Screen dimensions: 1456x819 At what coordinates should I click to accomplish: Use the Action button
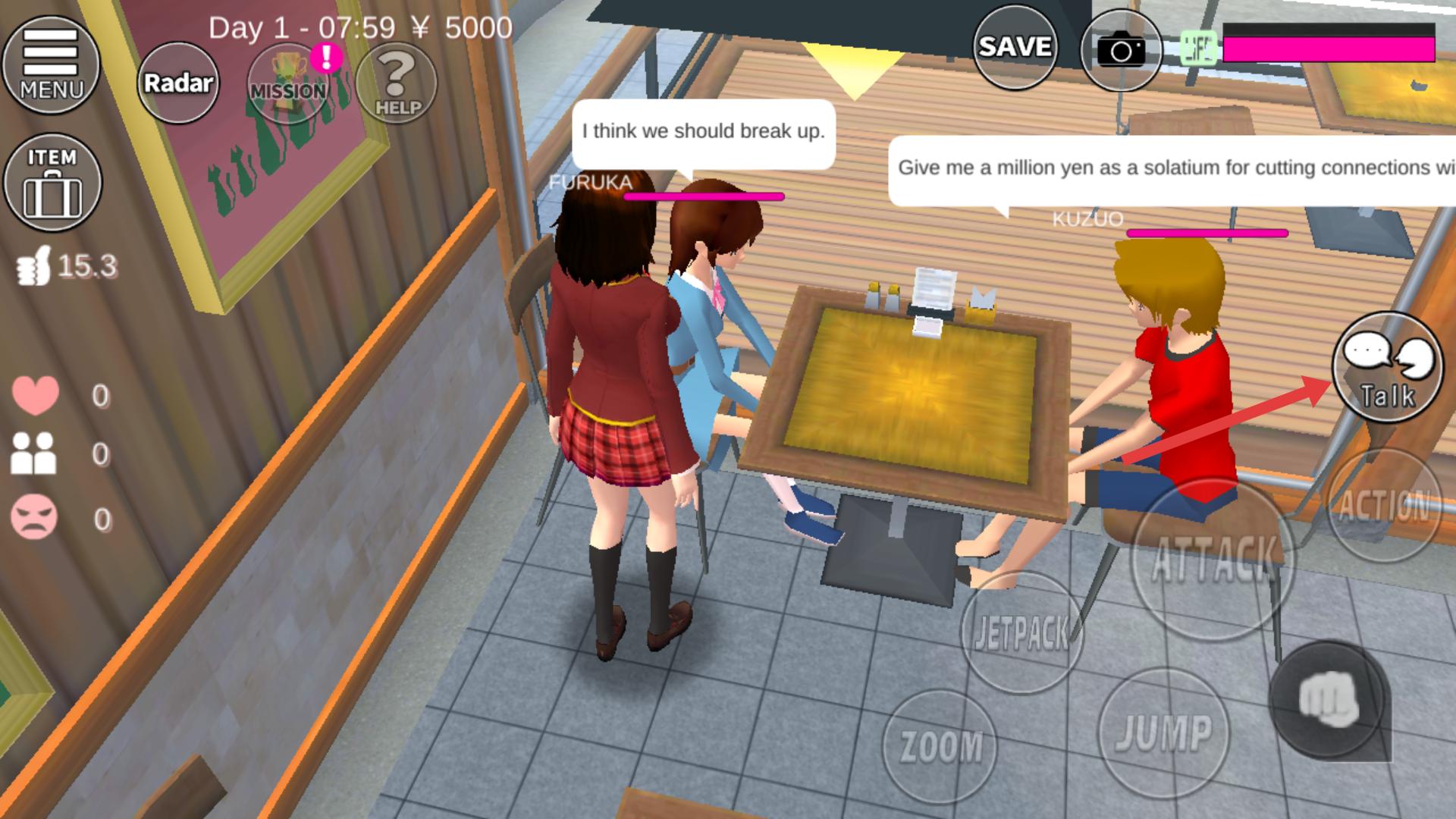(x=1383, y=505)
